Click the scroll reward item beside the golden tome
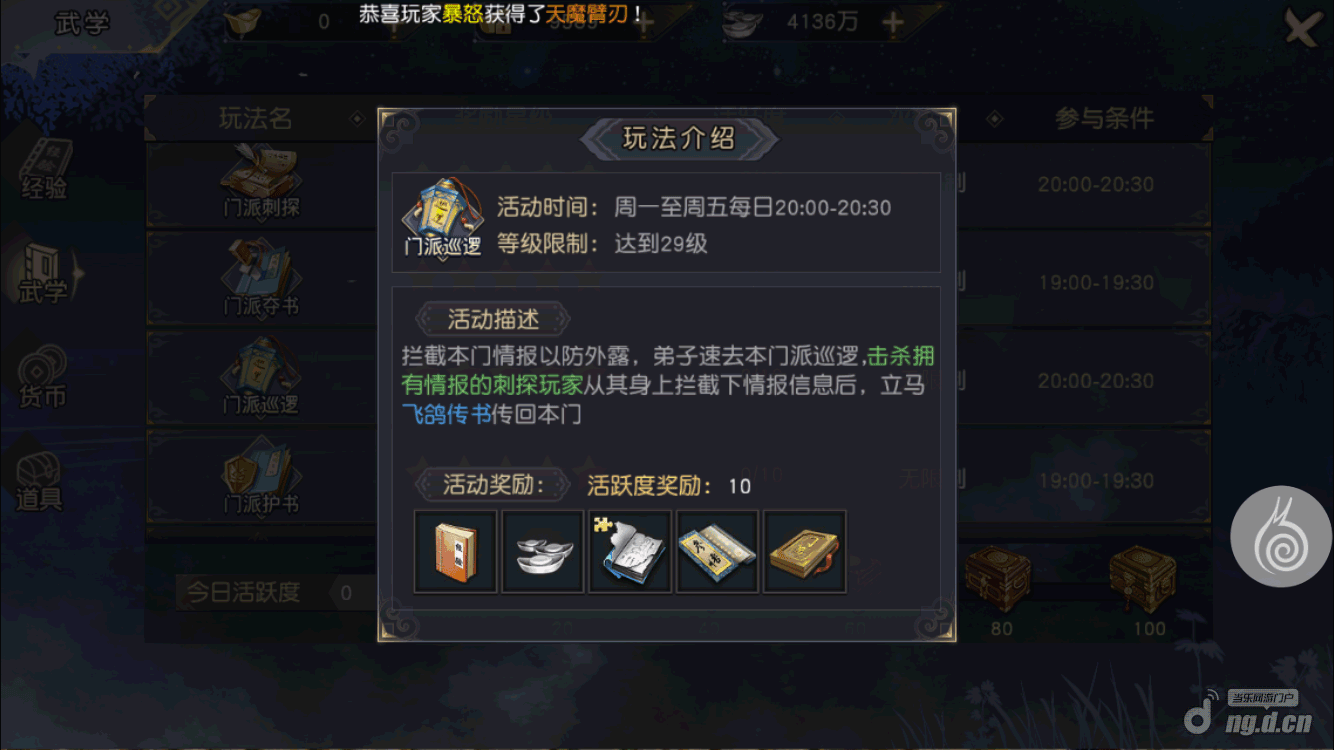1334x750 pixels. [x=717, y=551]
